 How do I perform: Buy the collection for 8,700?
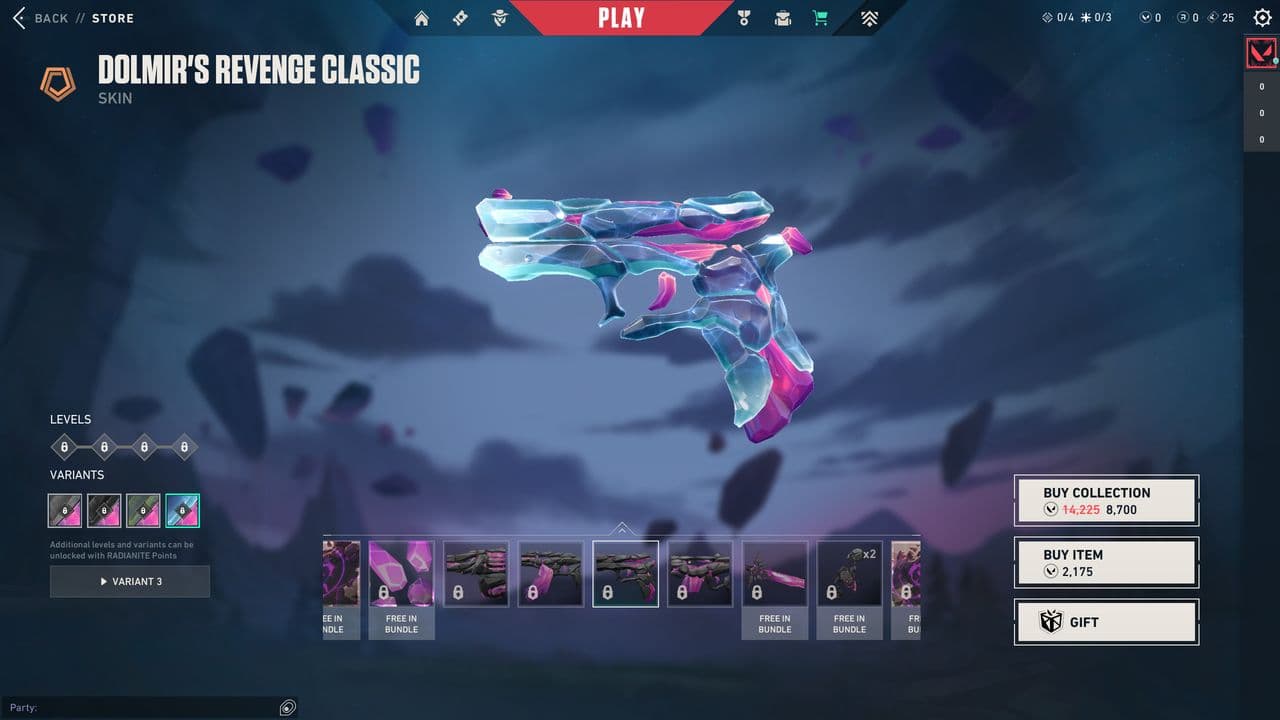(x=1106, y=500)
